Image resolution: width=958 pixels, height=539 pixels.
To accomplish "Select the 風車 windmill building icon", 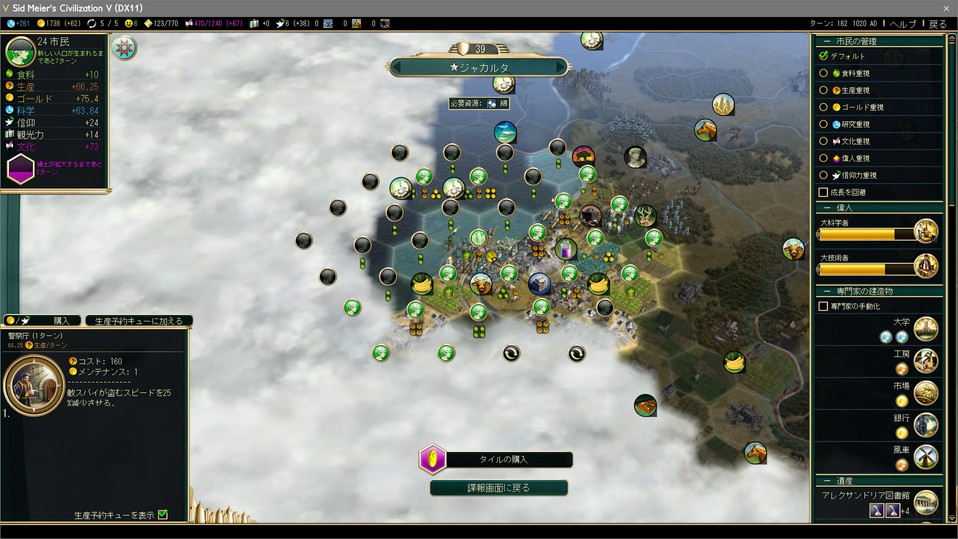I will [x=926, y=456].
